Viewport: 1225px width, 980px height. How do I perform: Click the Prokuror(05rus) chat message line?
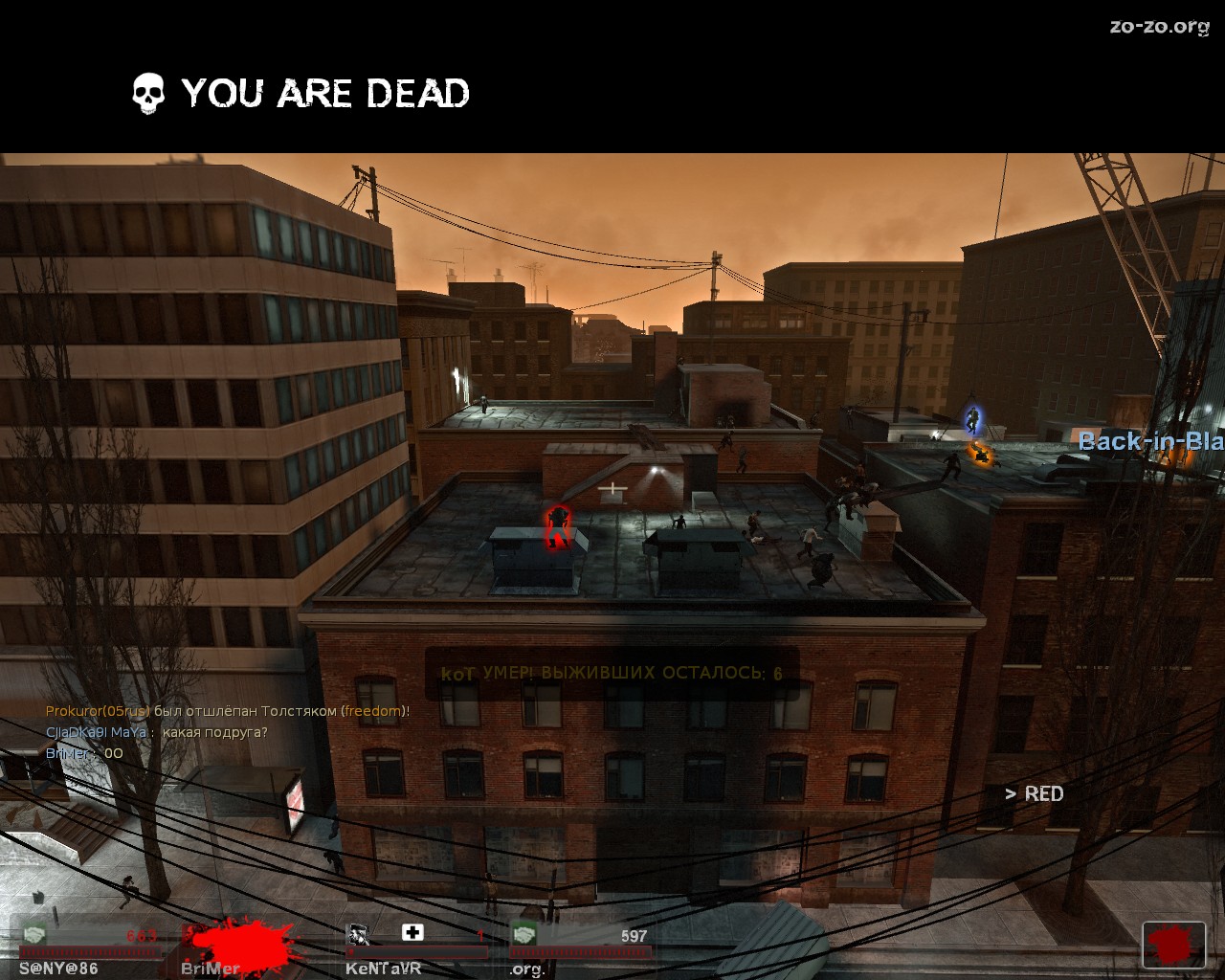(x=228, y=711)
